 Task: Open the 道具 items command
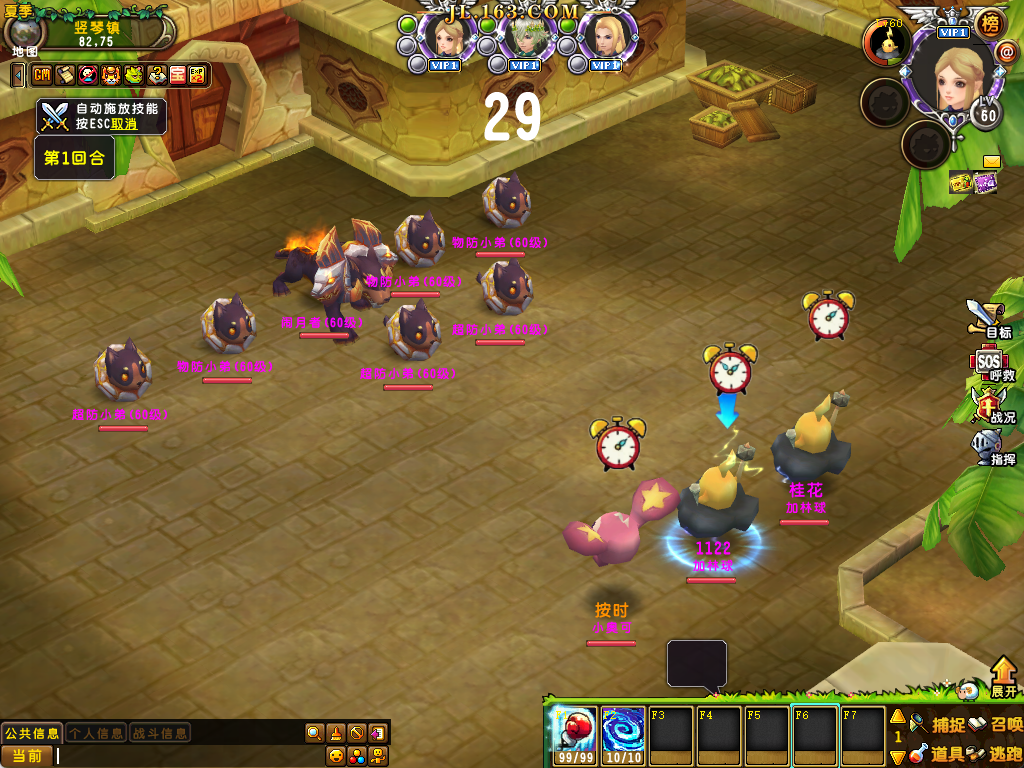(x=937, y=753)
